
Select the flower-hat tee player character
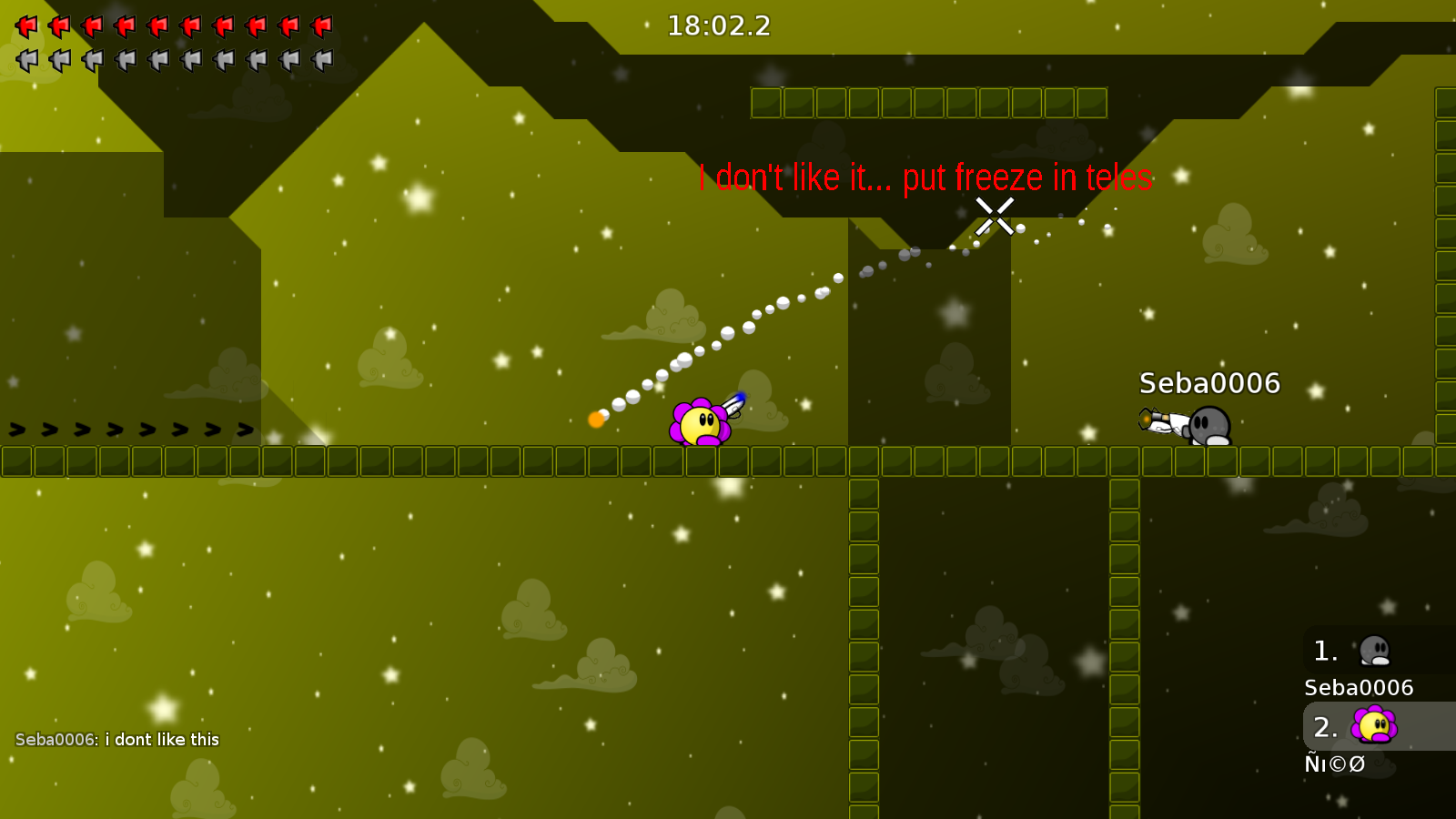tap(701, 423)
